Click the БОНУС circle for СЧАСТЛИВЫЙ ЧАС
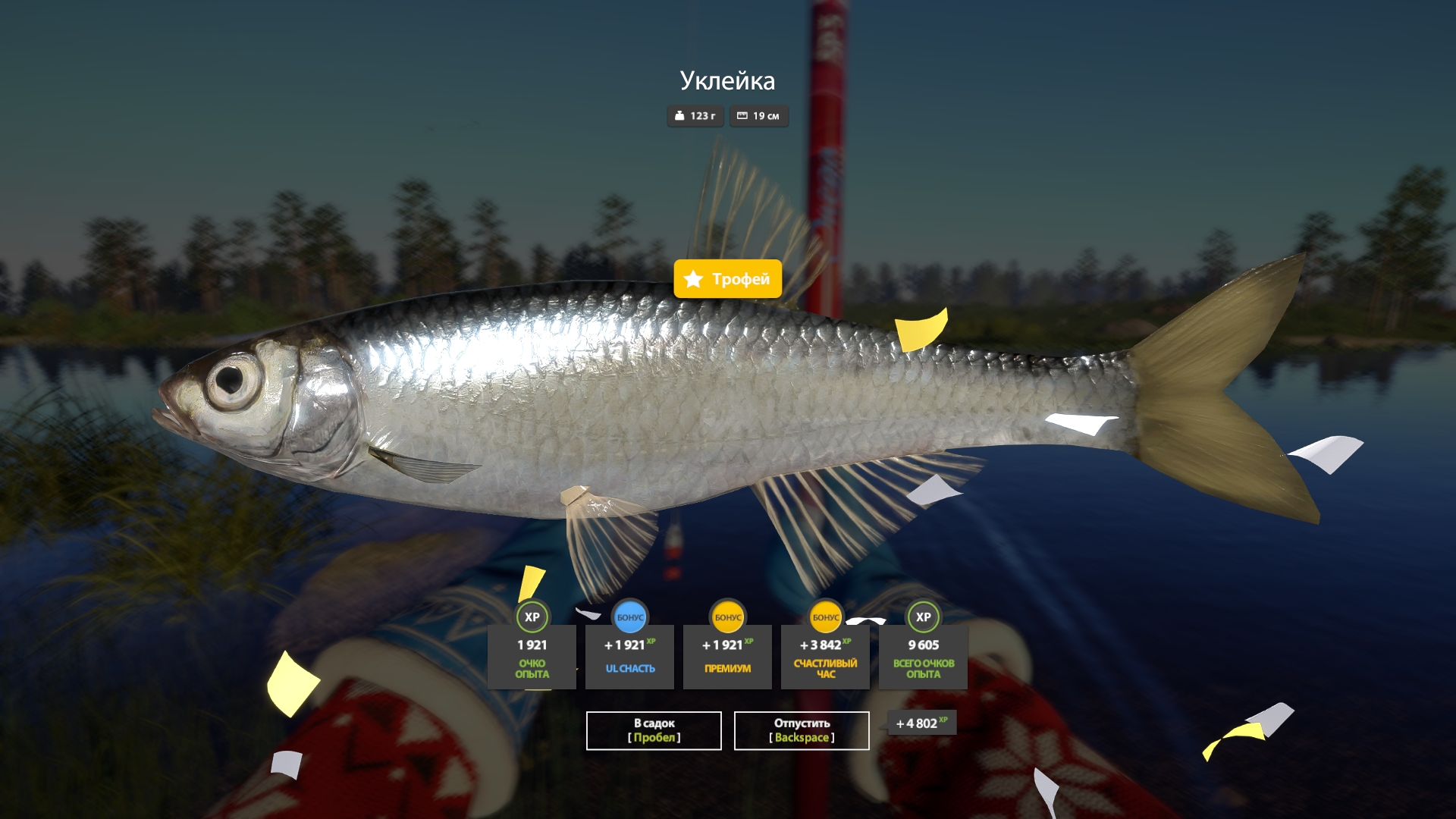1456x819 pixels. (825, 617)
